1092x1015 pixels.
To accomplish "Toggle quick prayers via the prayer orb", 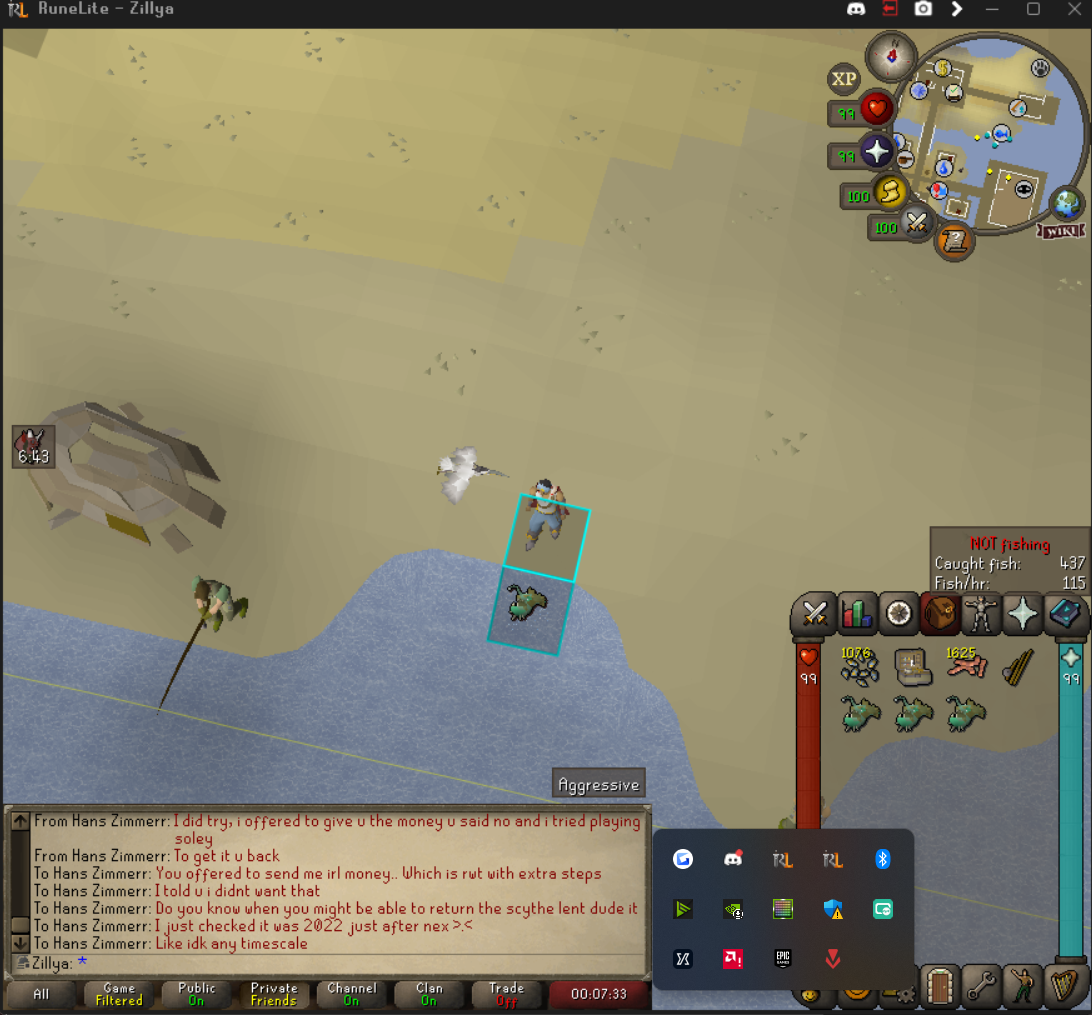I will [877, 151].
